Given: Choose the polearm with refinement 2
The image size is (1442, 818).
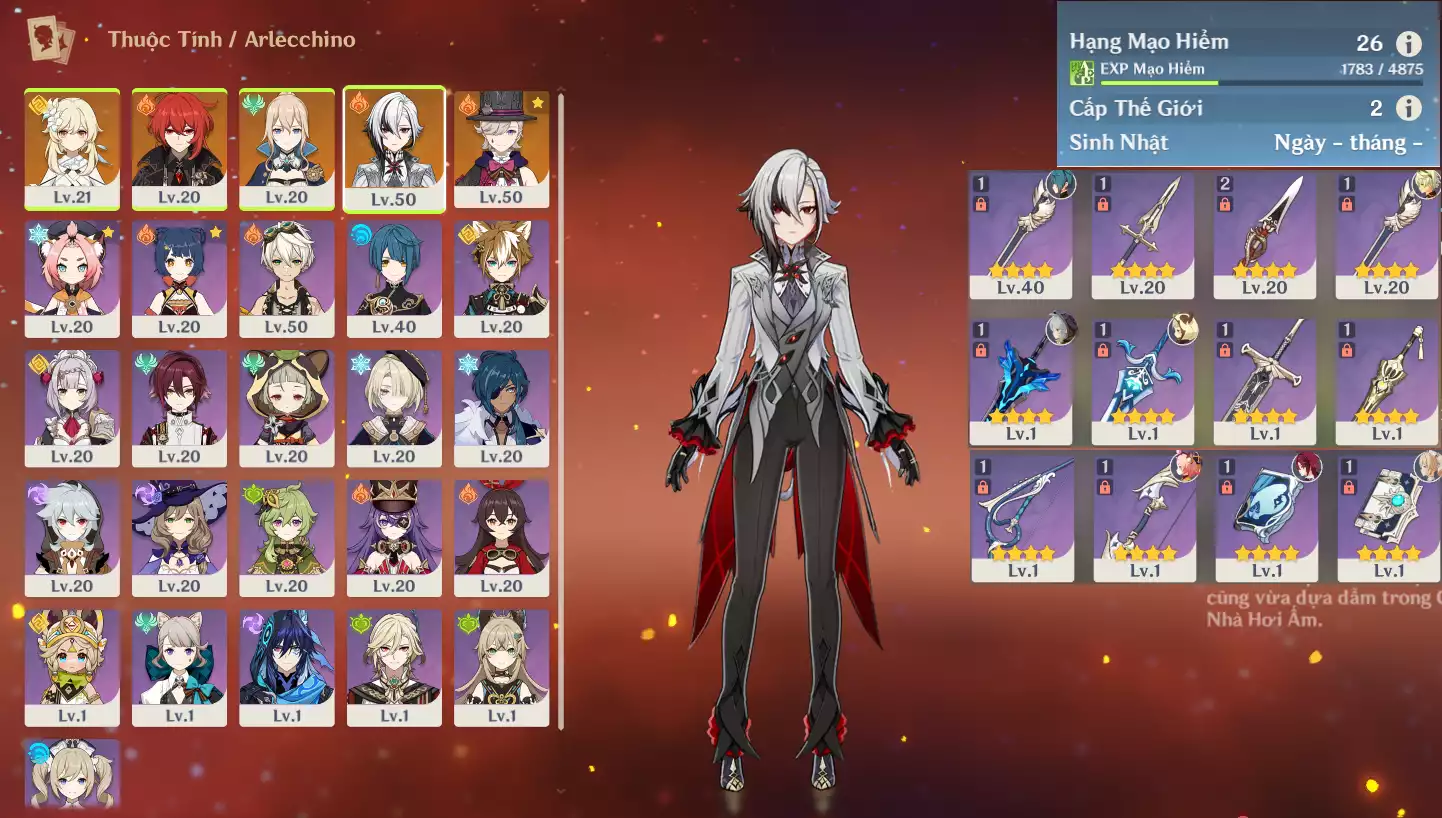Looking at the screenshot, I should 1264,235.
